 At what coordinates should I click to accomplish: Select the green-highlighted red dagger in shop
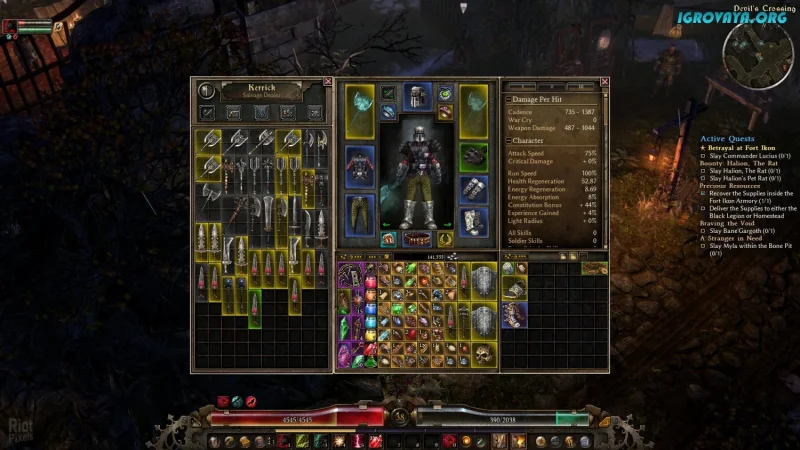(252, 305)
